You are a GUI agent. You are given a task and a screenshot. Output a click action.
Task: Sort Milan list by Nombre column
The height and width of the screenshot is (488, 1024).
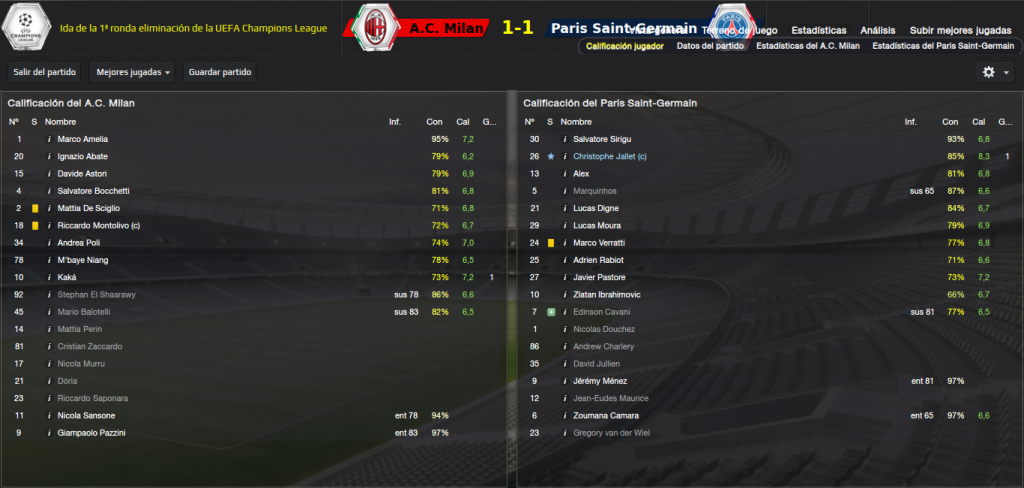click(x=60, y=122)
